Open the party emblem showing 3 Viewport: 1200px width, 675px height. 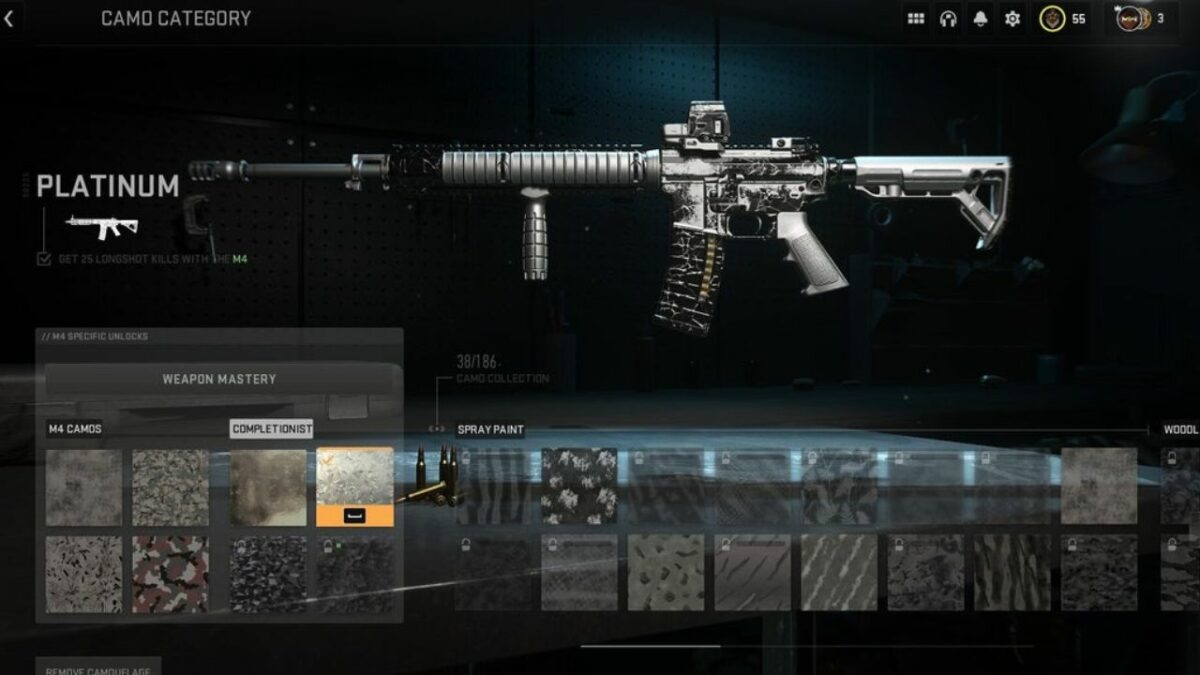click(x=1141, y=19)
